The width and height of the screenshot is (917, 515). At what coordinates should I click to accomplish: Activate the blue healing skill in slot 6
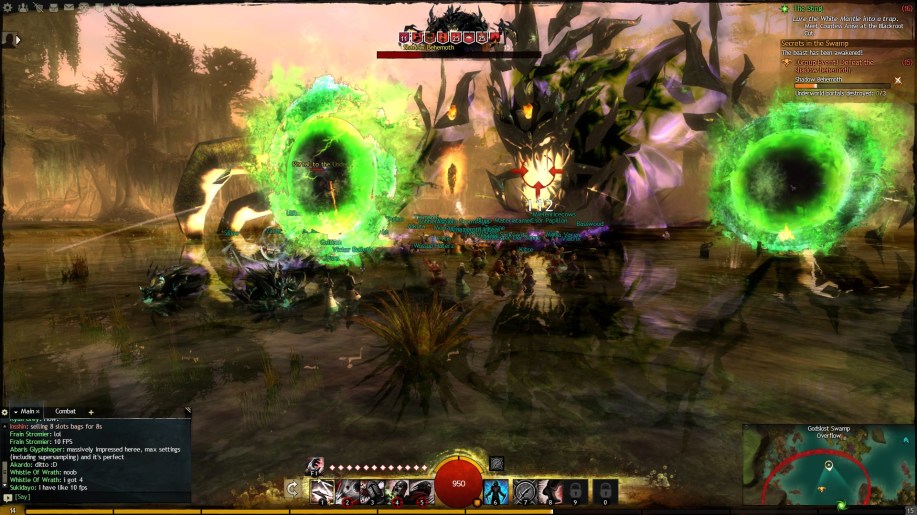click(x=496, y=491)
